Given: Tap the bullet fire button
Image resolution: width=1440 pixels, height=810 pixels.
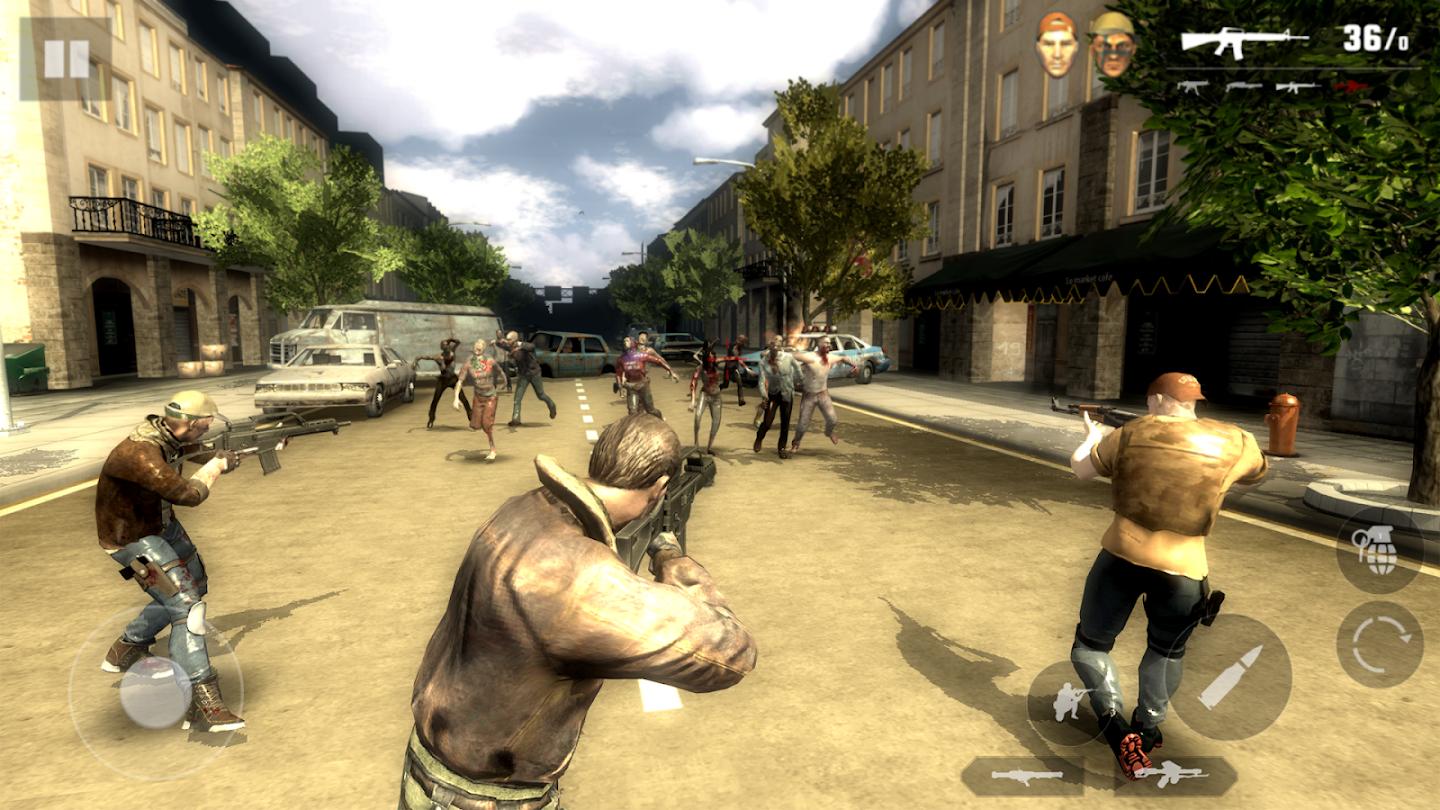Looking at the screenshot, I should [x=1230, y=677].
